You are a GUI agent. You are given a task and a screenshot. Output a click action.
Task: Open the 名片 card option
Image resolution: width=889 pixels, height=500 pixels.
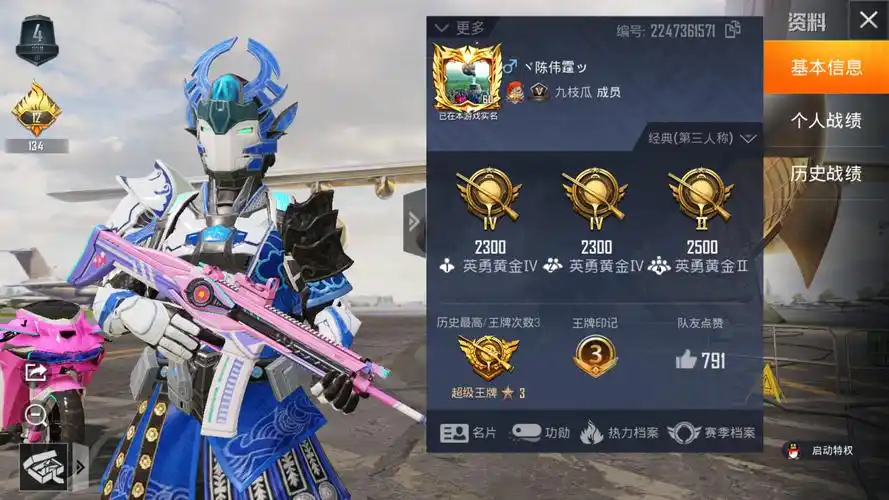pyautogui.click(x=468, y=433)
